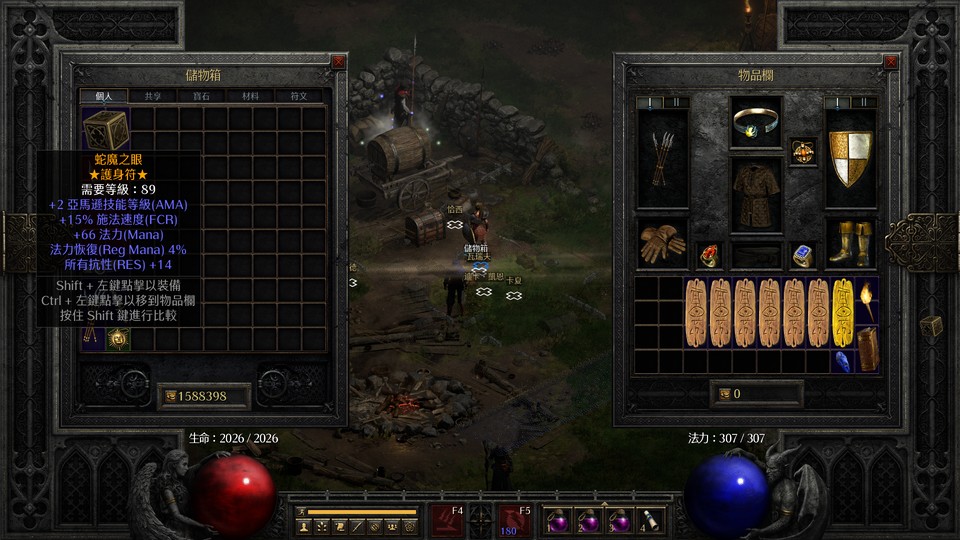Close the stash window
The height and width of the screenshot is (540, 960).
point(339,61)
